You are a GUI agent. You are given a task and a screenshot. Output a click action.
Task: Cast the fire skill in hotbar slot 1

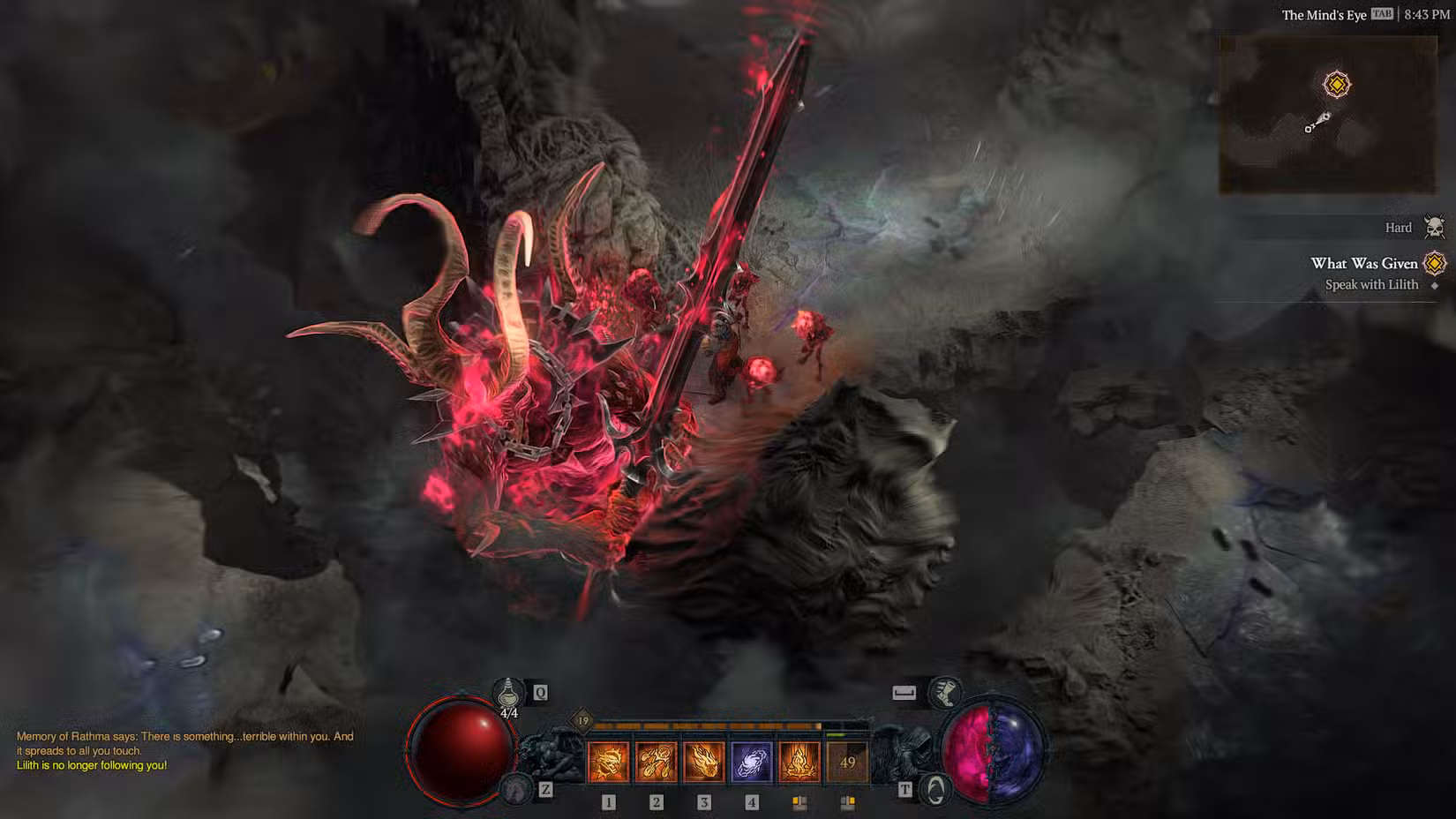click(x=609, y=759)
